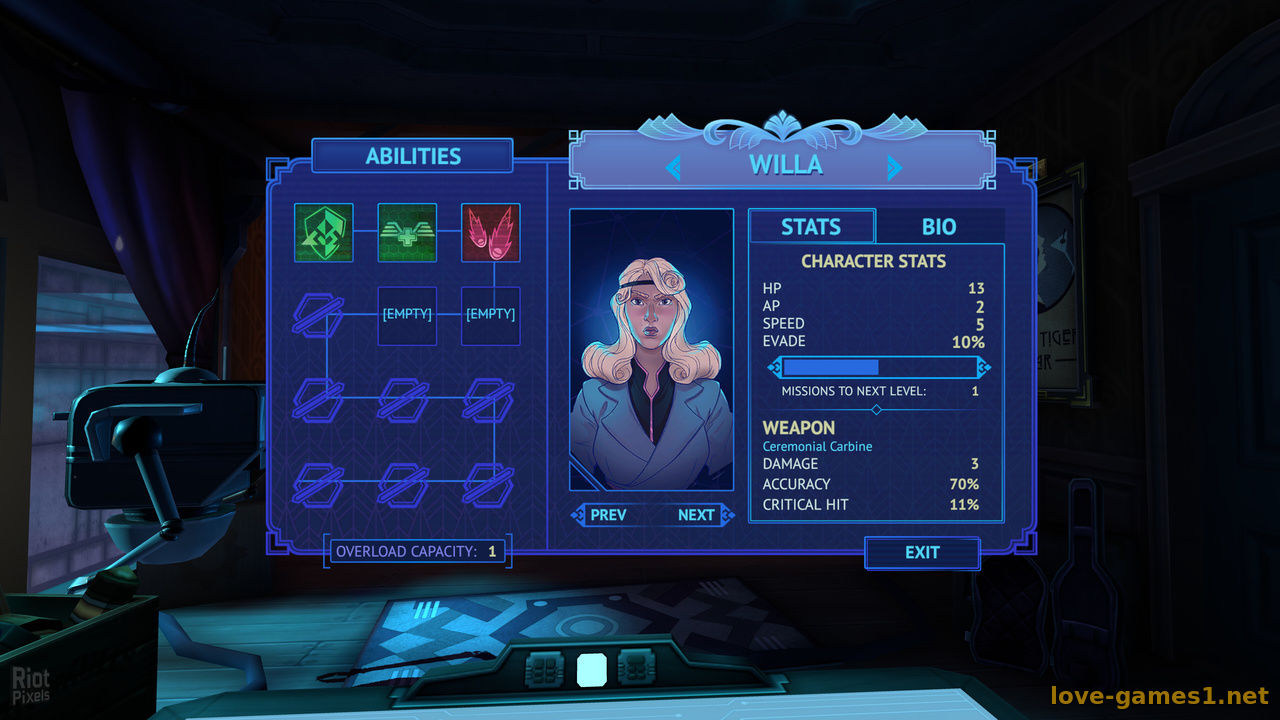
Task: Choose the green winged cross ability
Action: (407, 233)
